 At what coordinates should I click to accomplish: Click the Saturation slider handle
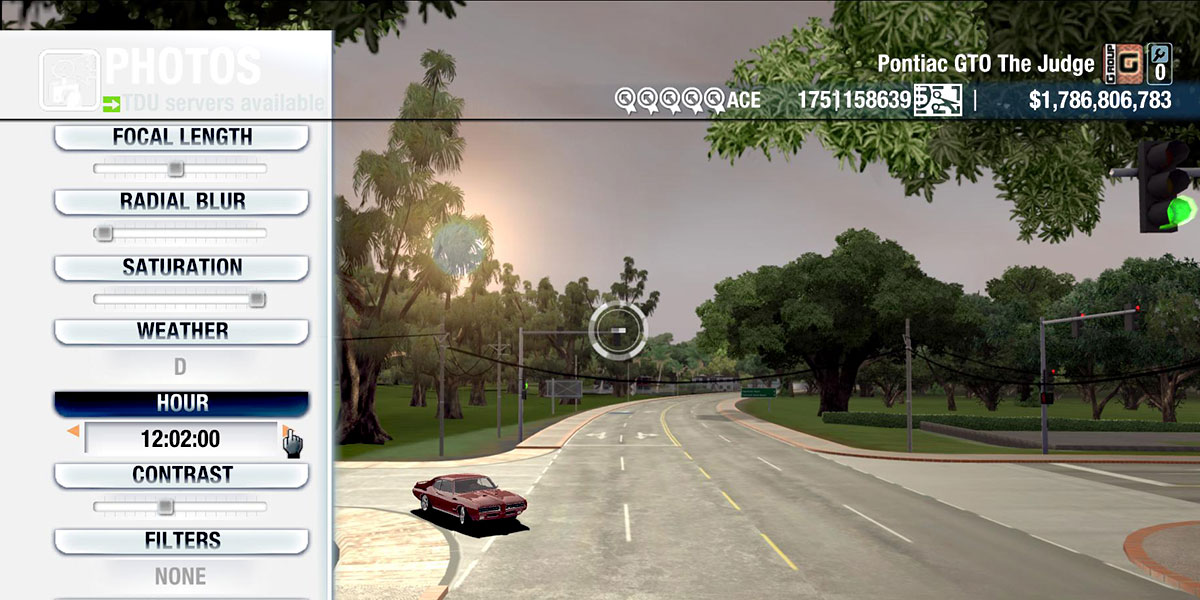pos(257,299)
